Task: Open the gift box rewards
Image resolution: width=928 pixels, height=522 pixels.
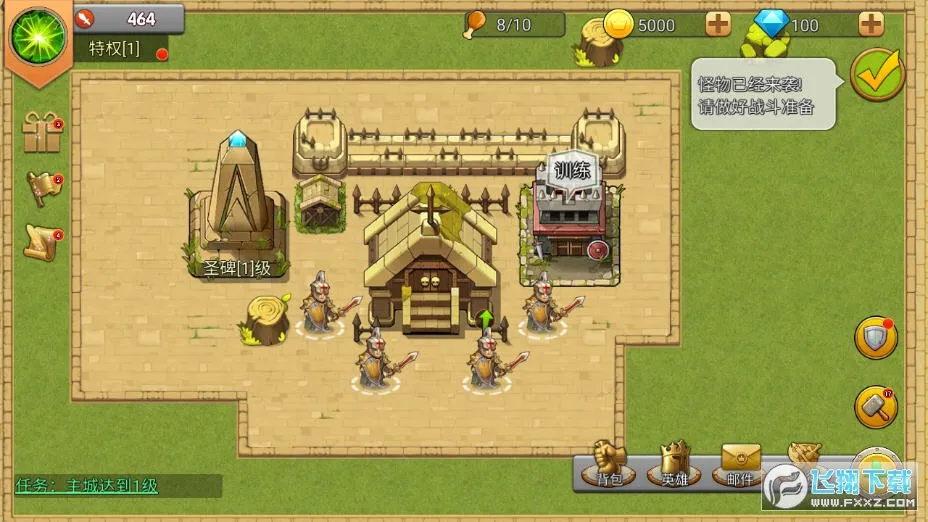Action: (42, 135)
